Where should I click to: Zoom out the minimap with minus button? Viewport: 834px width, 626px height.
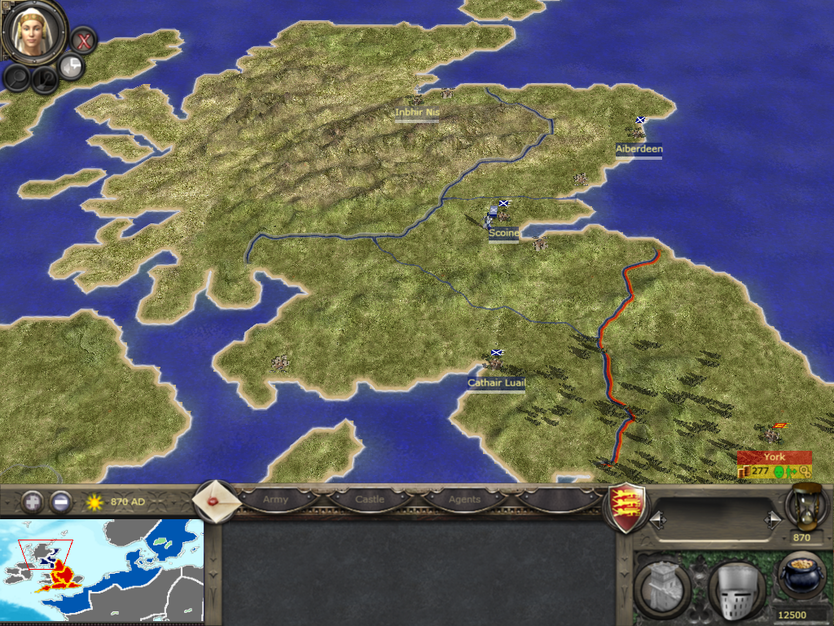pyautogui.click(x=61, y=501)
